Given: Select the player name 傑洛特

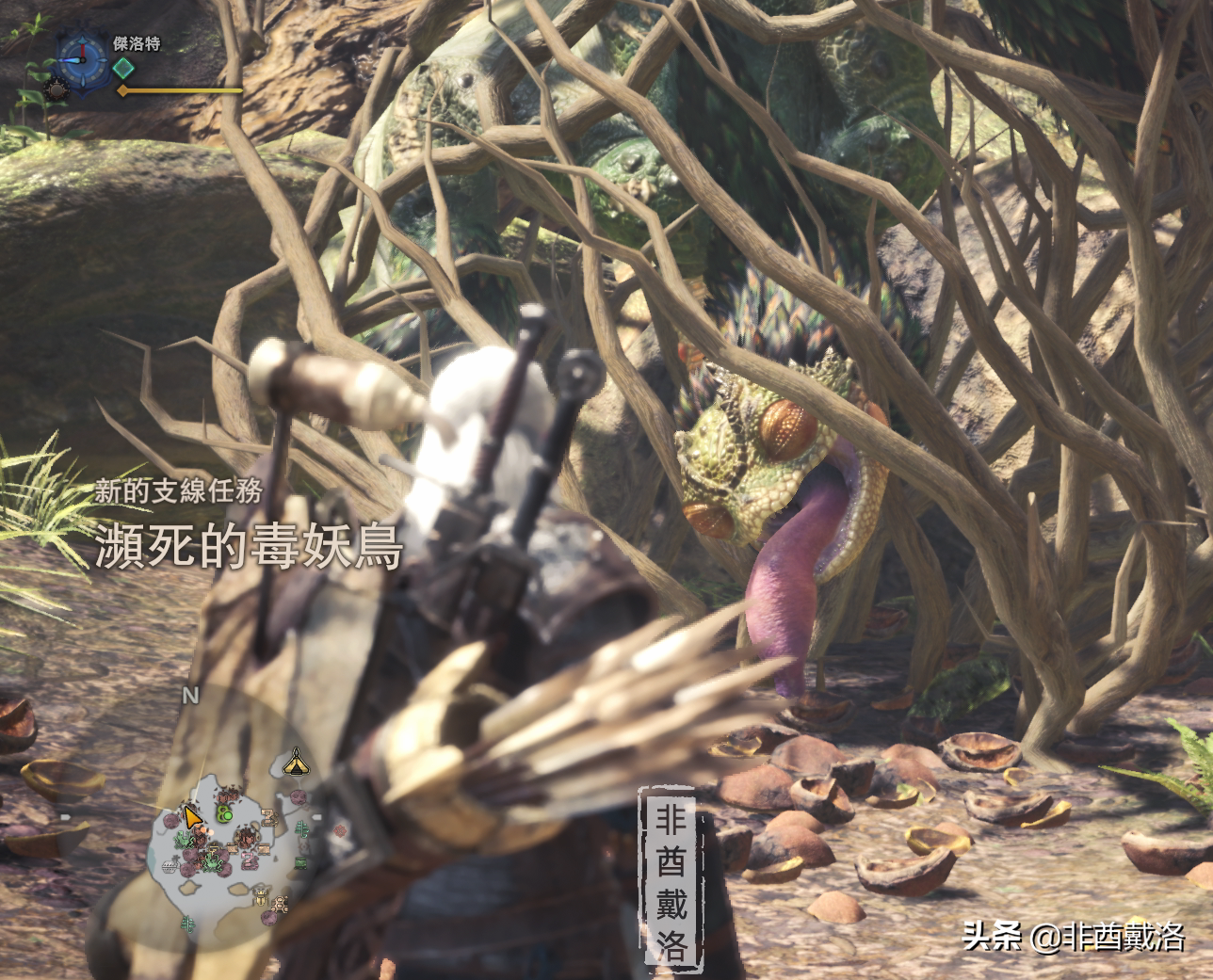Looking at the screenshot, I should (137, 43).
